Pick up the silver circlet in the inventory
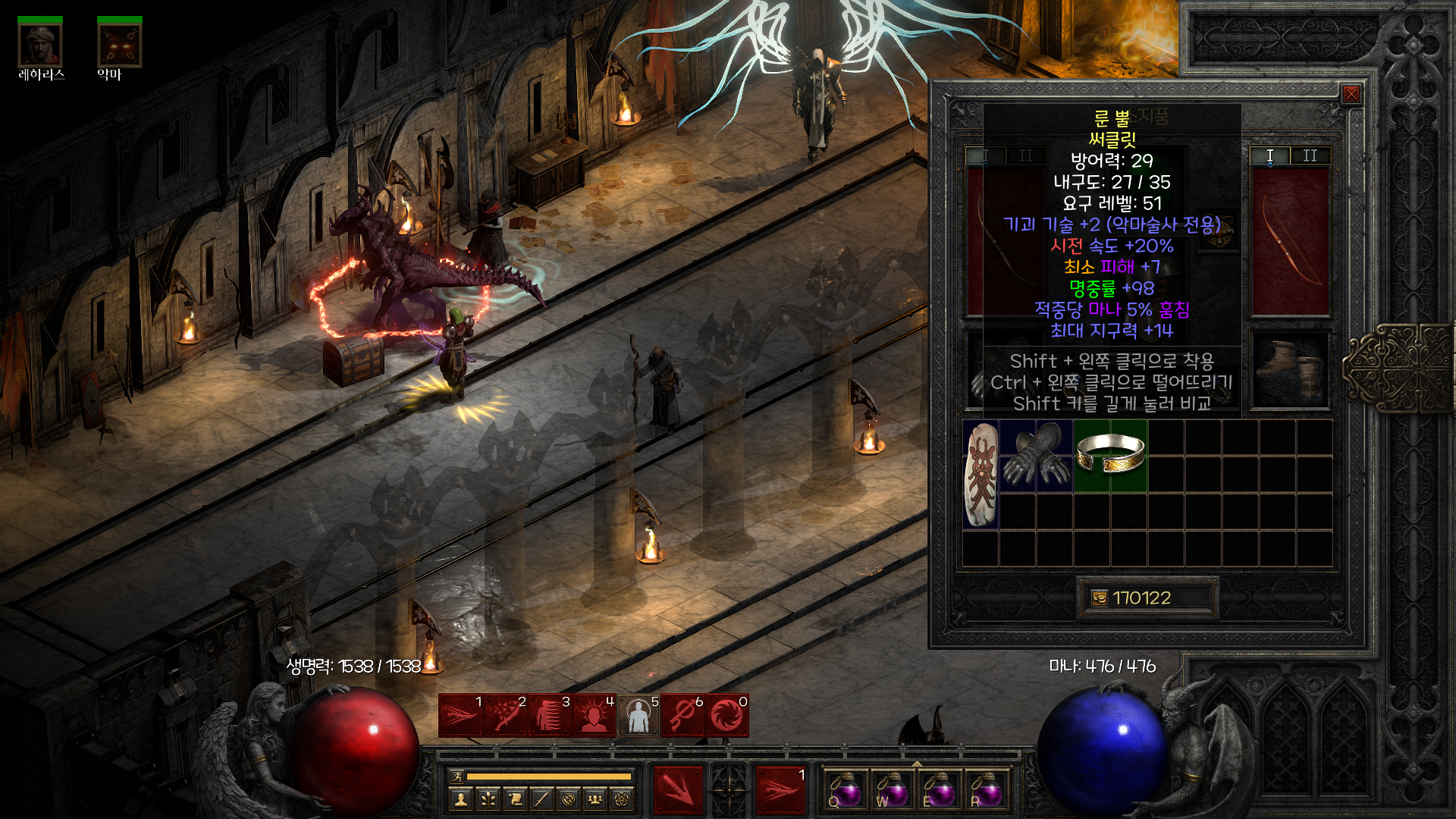Screen dimensions: 1456x819 [1110, 455]
